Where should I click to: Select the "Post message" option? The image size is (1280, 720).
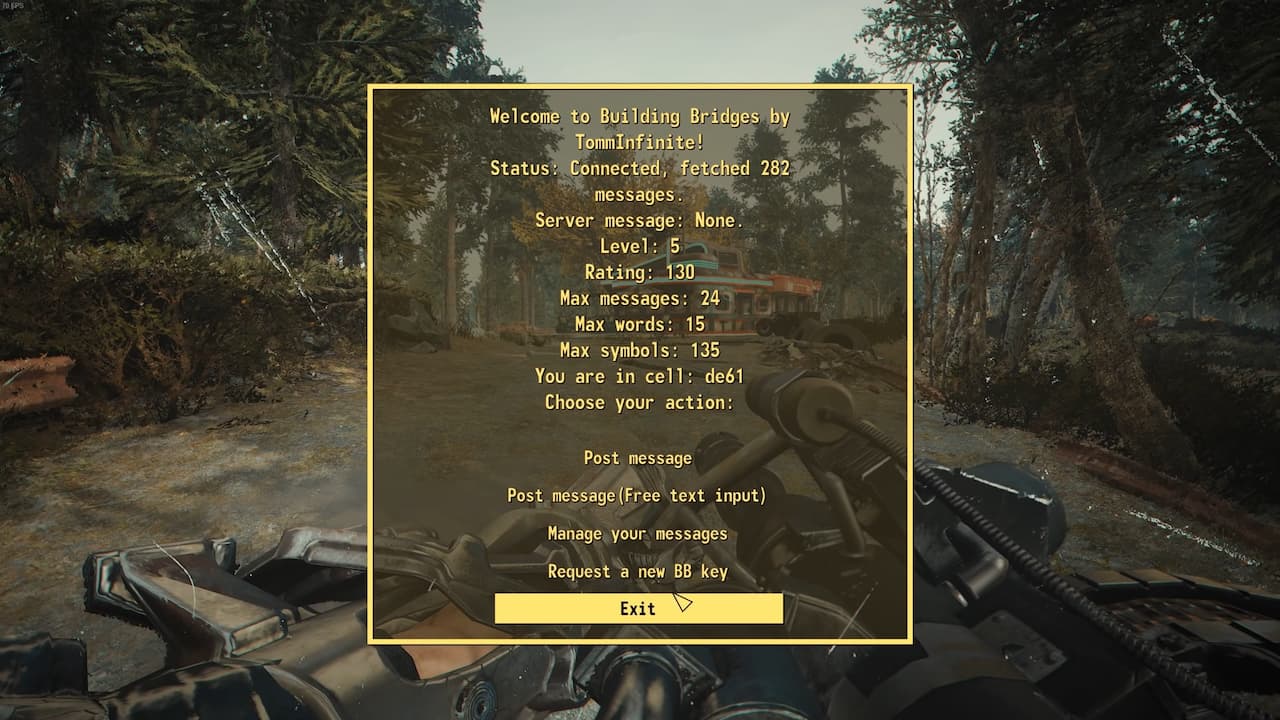[638, 458]
